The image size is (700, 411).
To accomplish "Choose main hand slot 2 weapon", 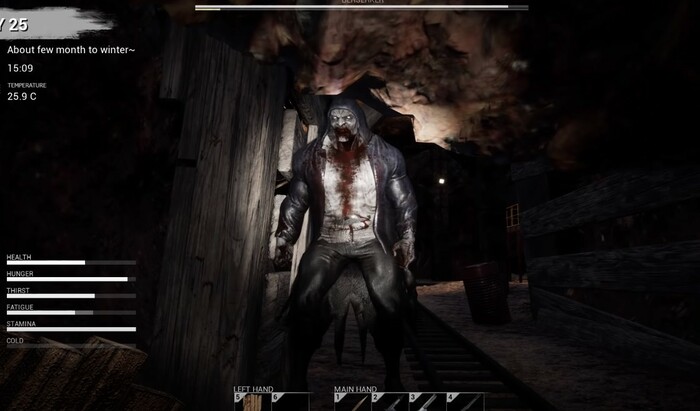I will coord(390,402).
